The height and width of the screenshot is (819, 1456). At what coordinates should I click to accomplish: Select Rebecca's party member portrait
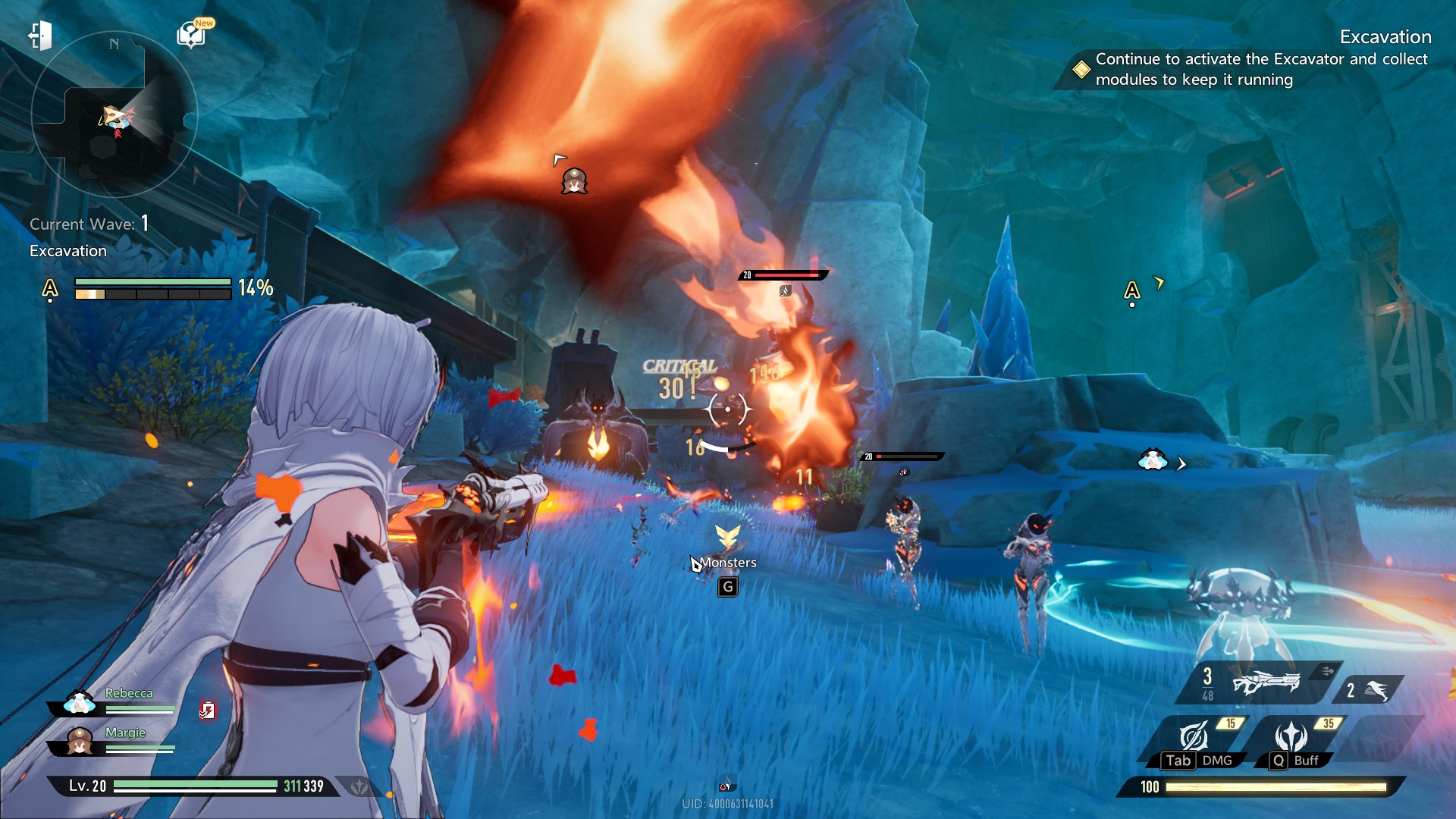click(x=80, y=703)
